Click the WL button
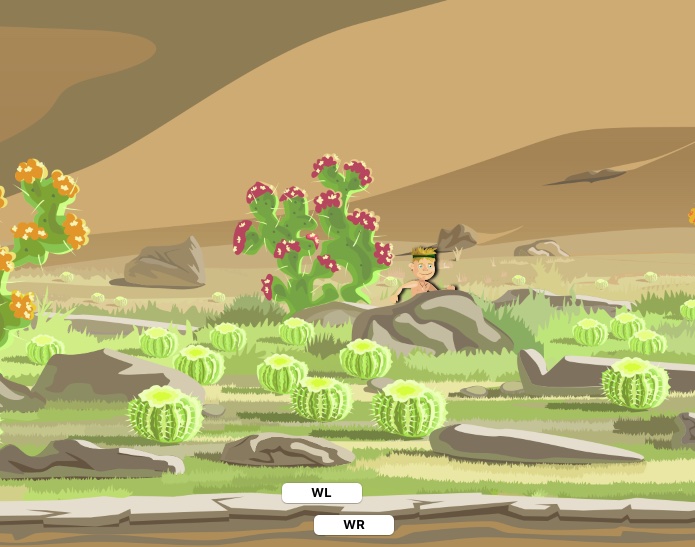This screenshot has height=547, width=695. coord(321,493)
